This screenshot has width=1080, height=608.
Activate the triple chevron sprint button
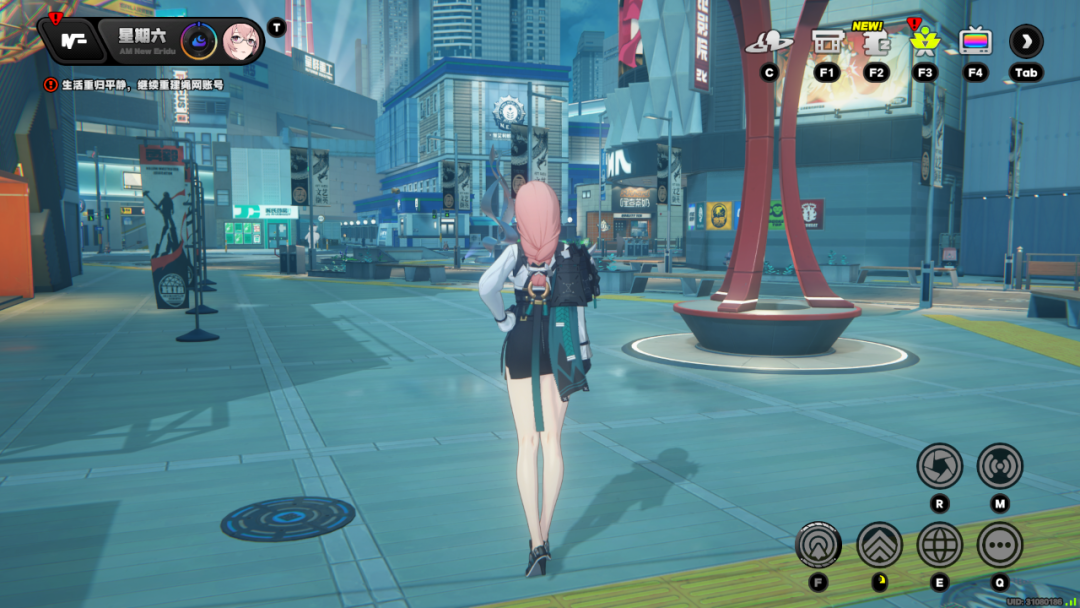click(x=879, y=545)
